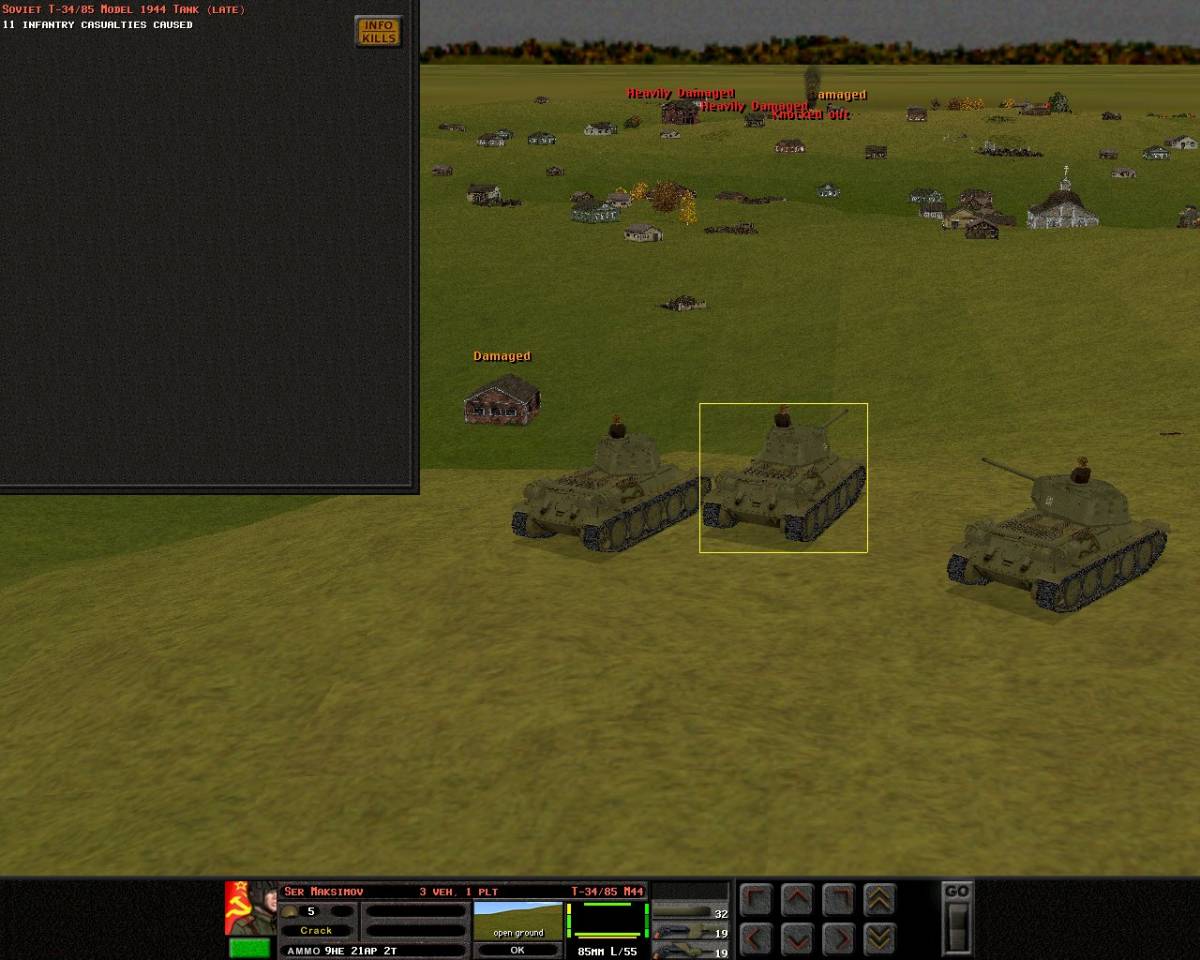Image resolution: width=1200 pixels, height=960 pixels.
Task: Click the OK status under the terrain thumbnail
Action: (517, 950)
